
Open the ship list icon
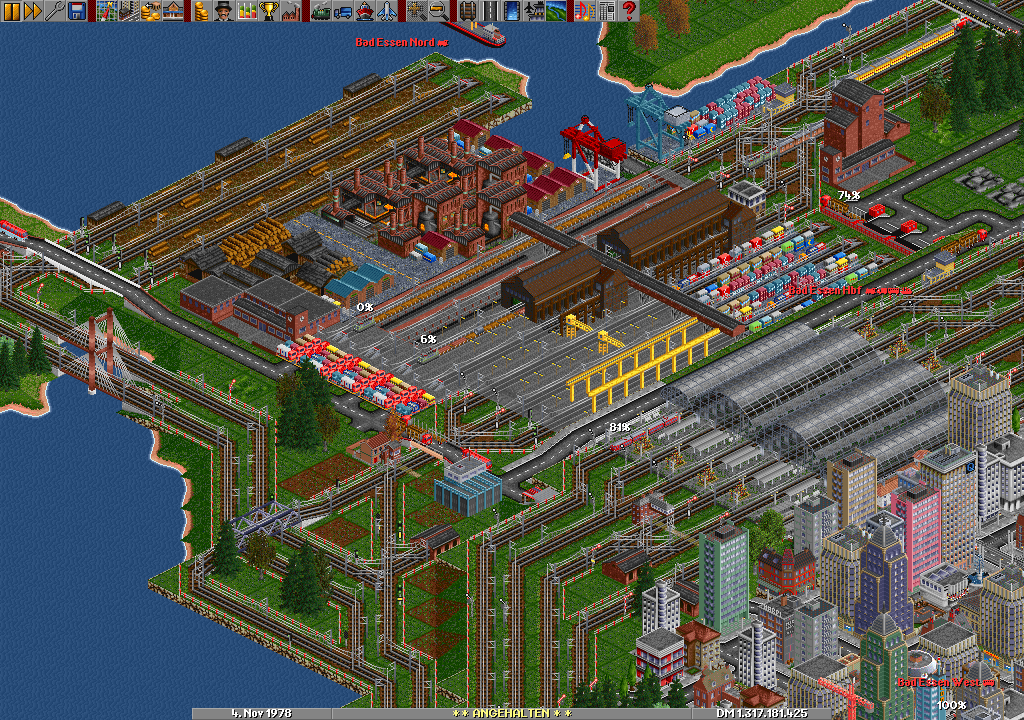point(365,11)
